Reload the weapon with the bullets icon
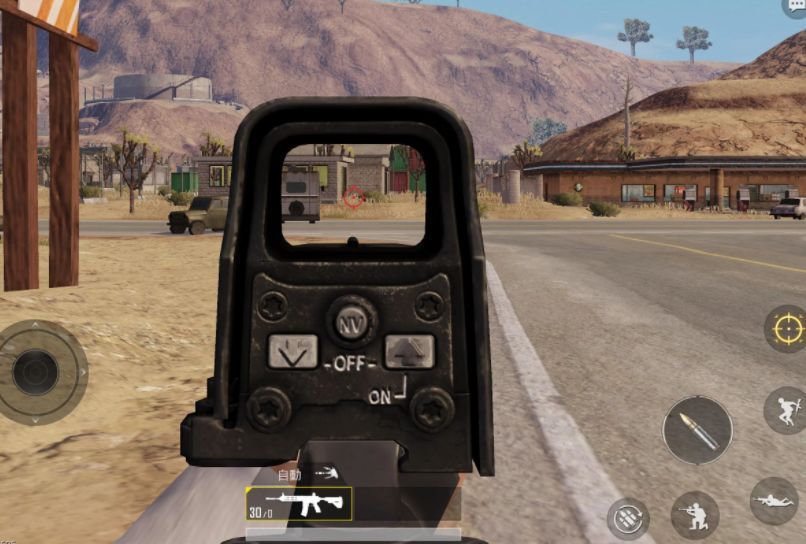This screenshot has height=544, width=806. click(628, 518)
